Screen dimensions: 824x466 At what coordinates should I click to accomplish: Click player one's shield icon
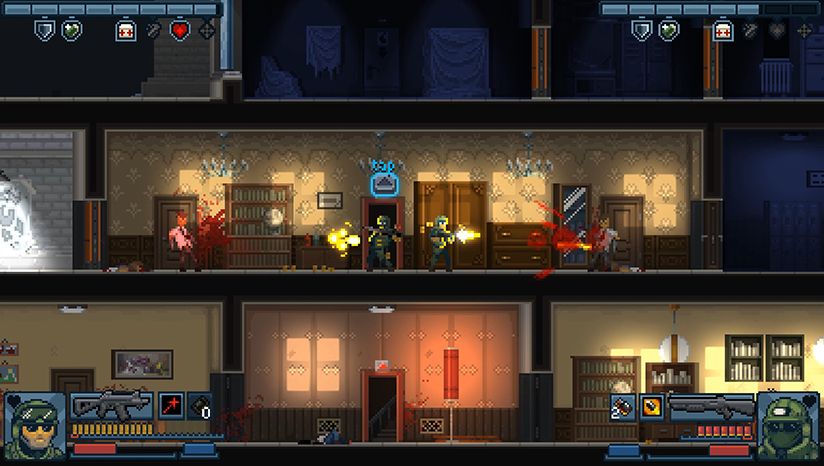(44, 30)
